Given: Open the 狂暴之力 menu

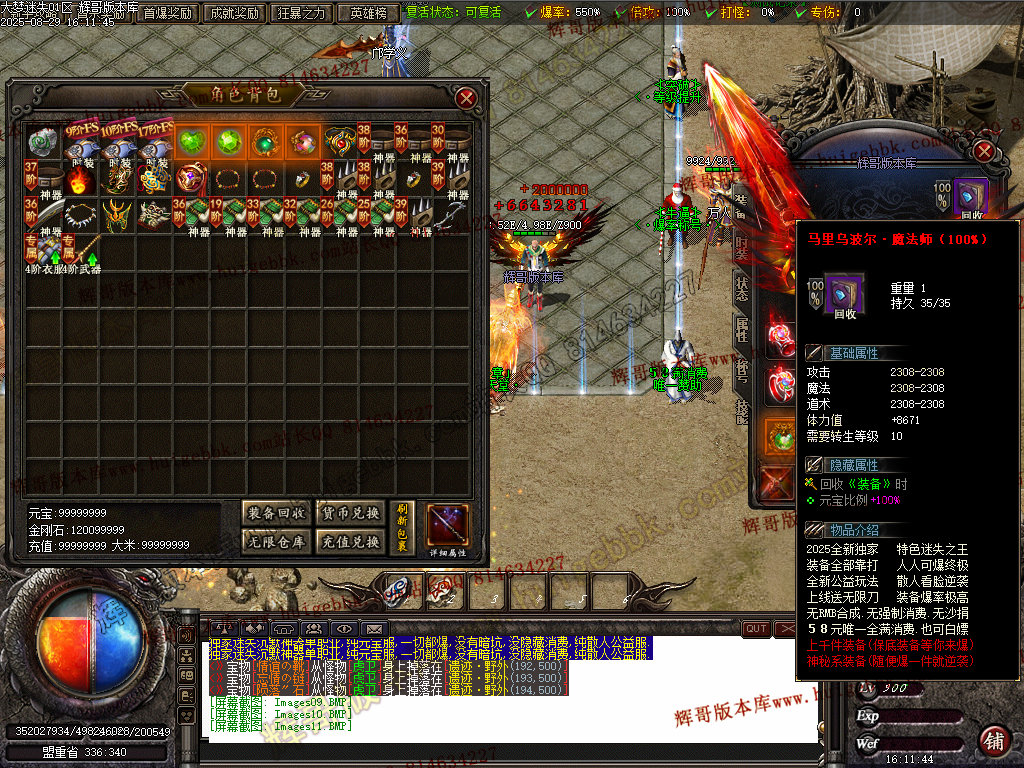Looking at the screenshot, I should tap(302, 13).
